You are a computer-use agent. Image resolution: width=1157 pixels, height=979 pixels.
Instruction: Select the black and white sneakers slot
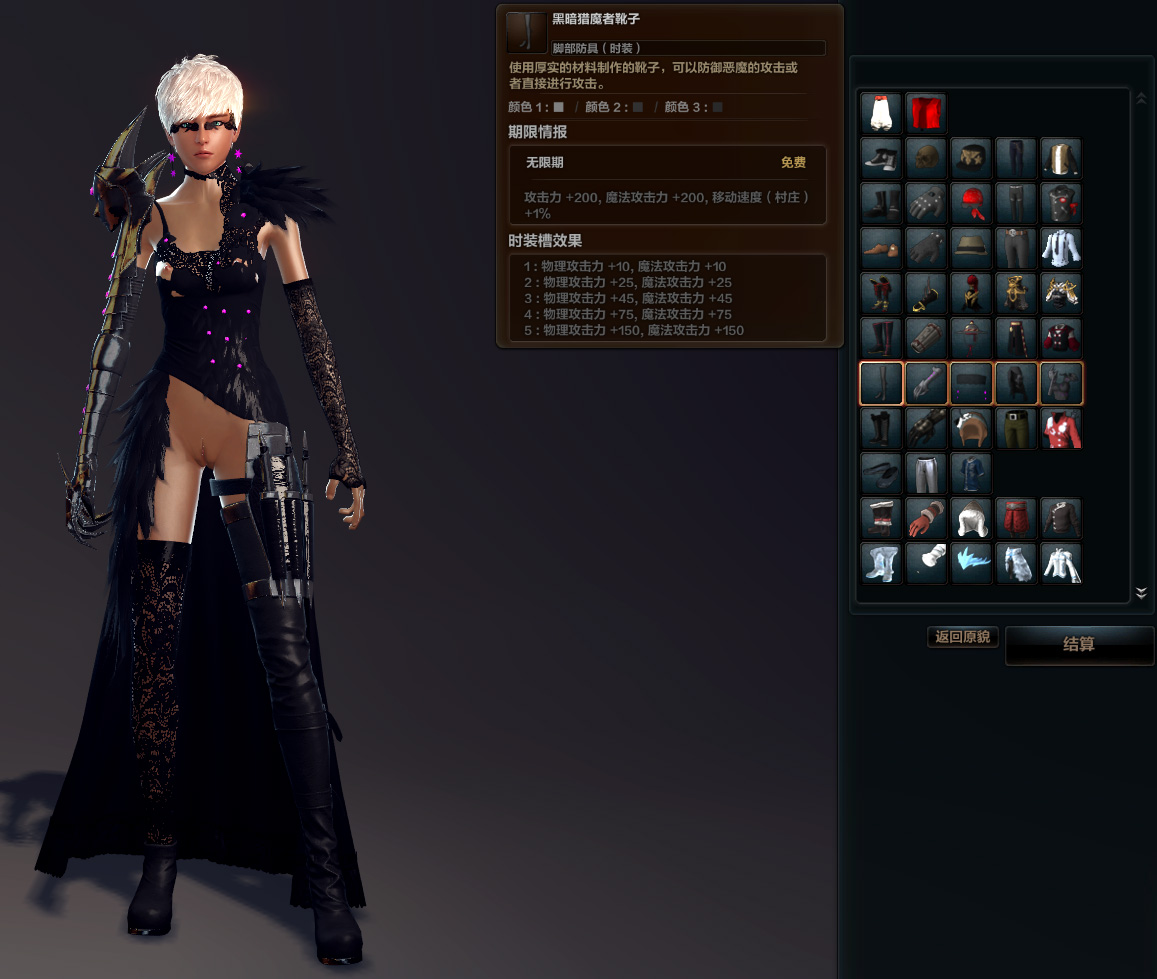coord(881,159)
